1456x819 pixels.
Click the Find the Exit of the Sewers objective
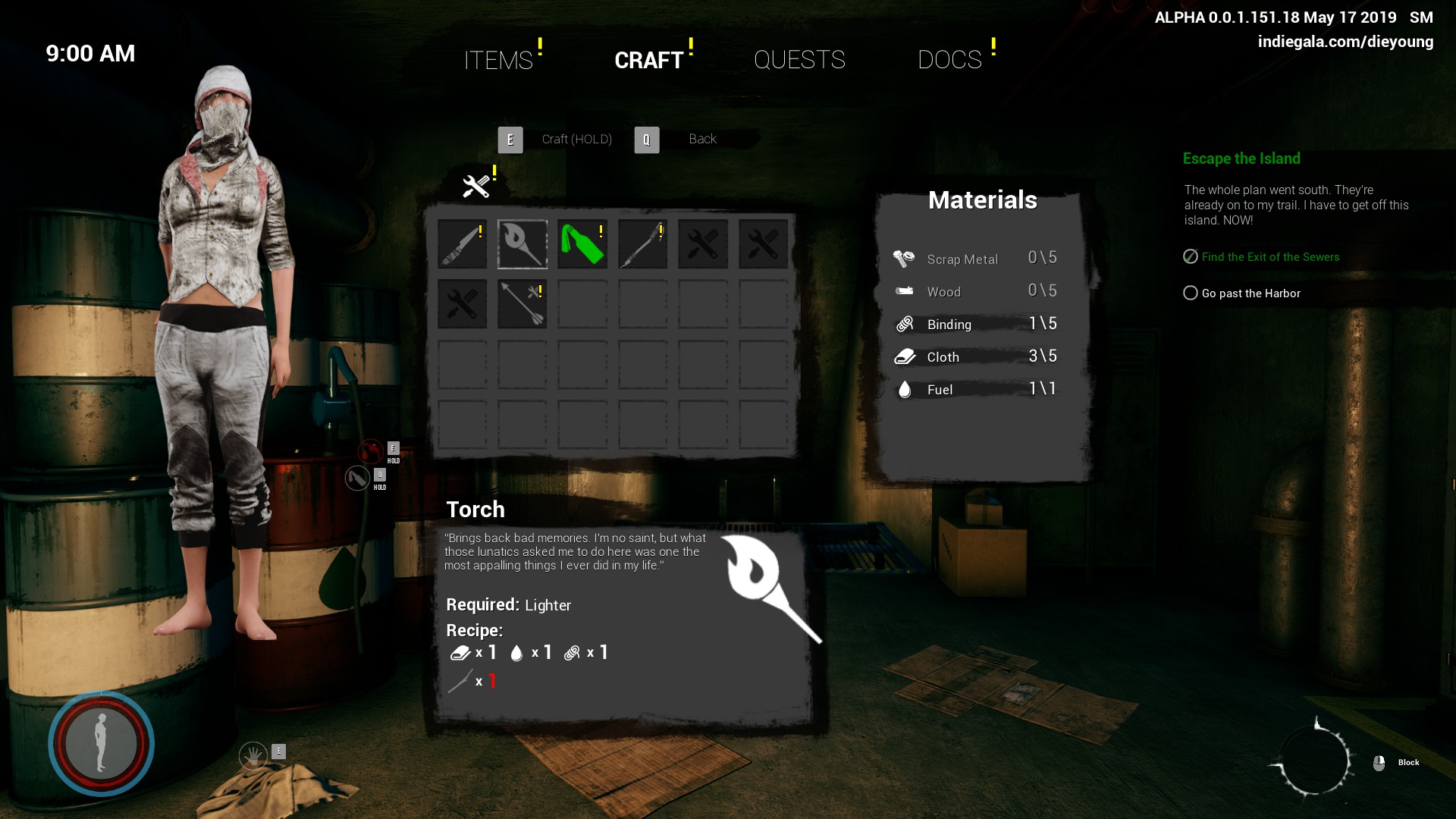1270,257
